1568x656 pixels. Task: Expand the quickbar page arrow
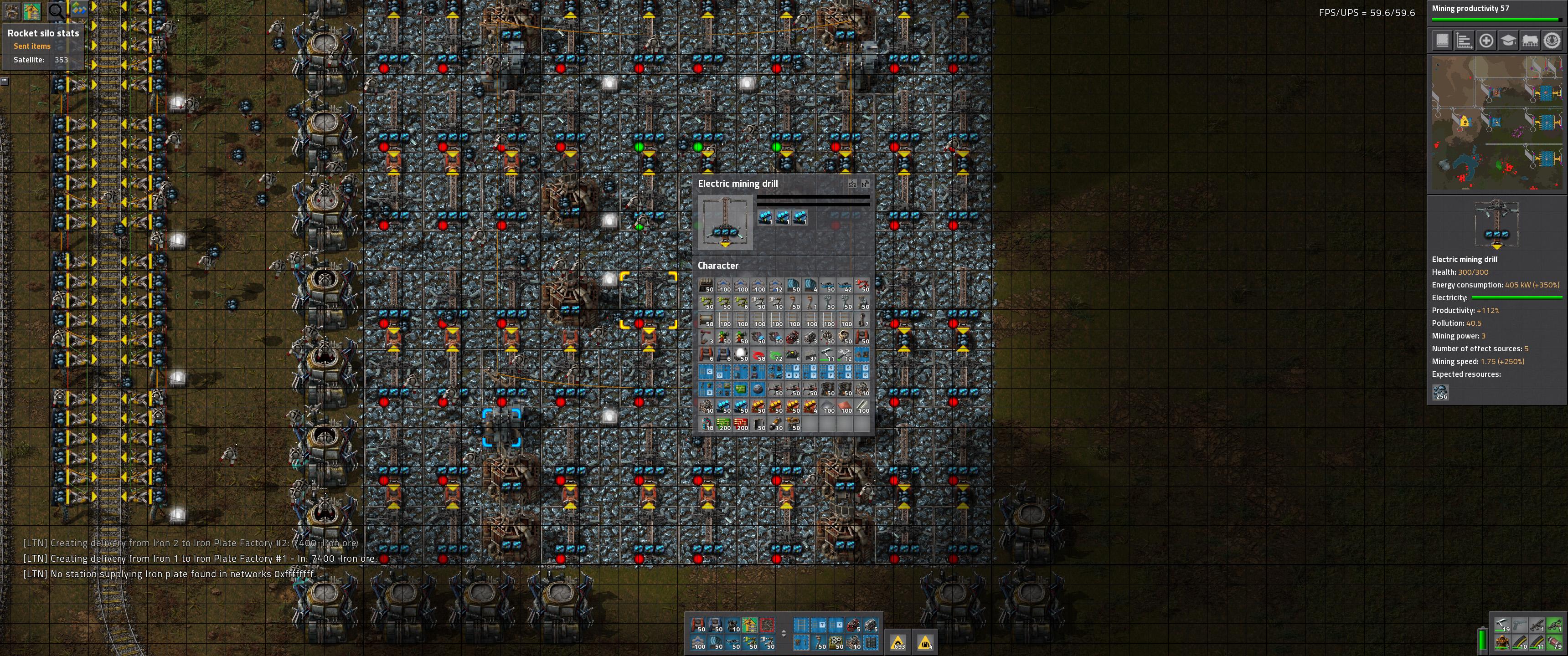784,634
